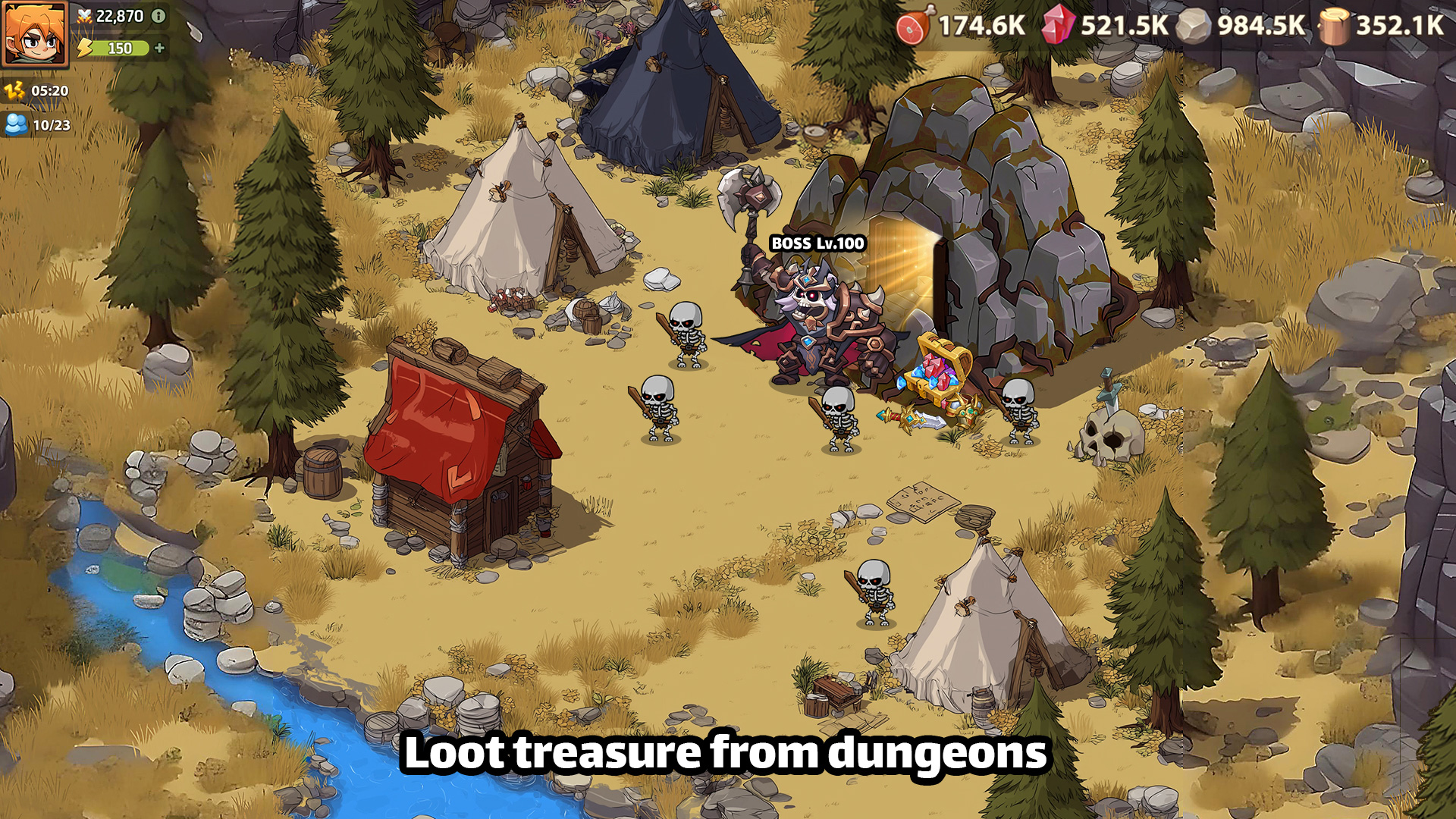The height and width of the screenshot is (819, 1456).
Task: Tap the sleeping Zzz rest icon
Action: [x=14, y=91]
